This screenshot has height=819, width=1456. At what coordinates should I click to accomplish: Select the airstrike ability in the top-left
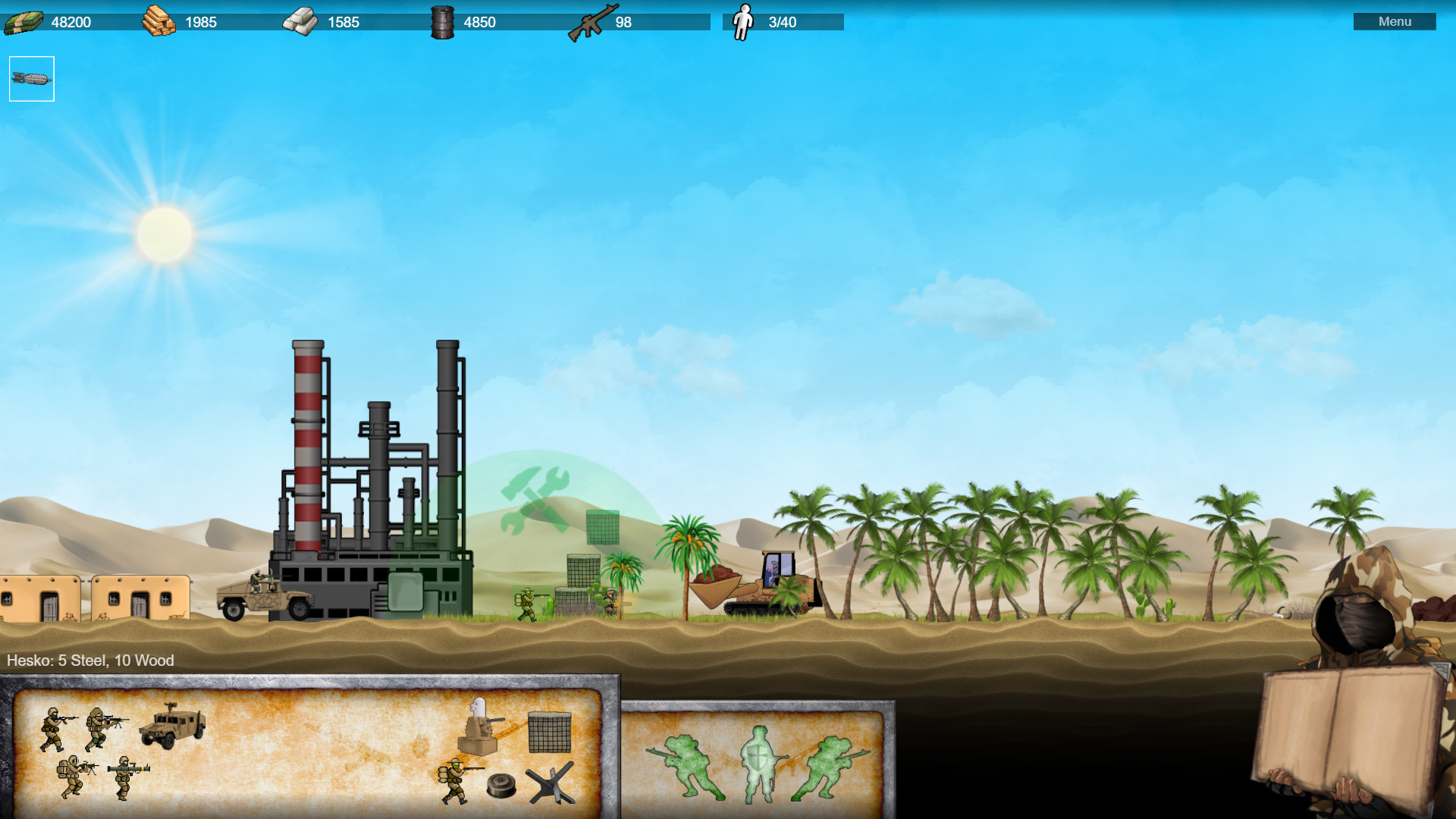pyautogui.click(x=32, y=78)
